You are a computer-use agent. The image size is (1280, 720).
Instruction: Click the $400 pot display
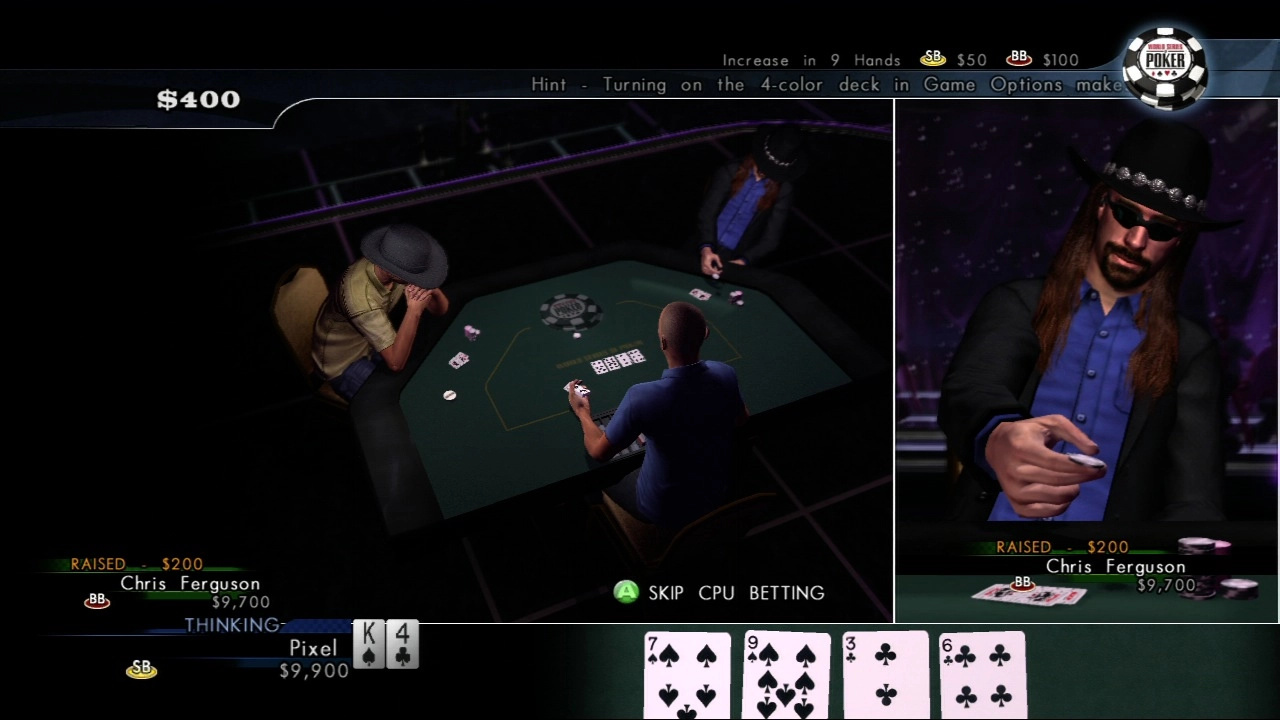point(198,99)
